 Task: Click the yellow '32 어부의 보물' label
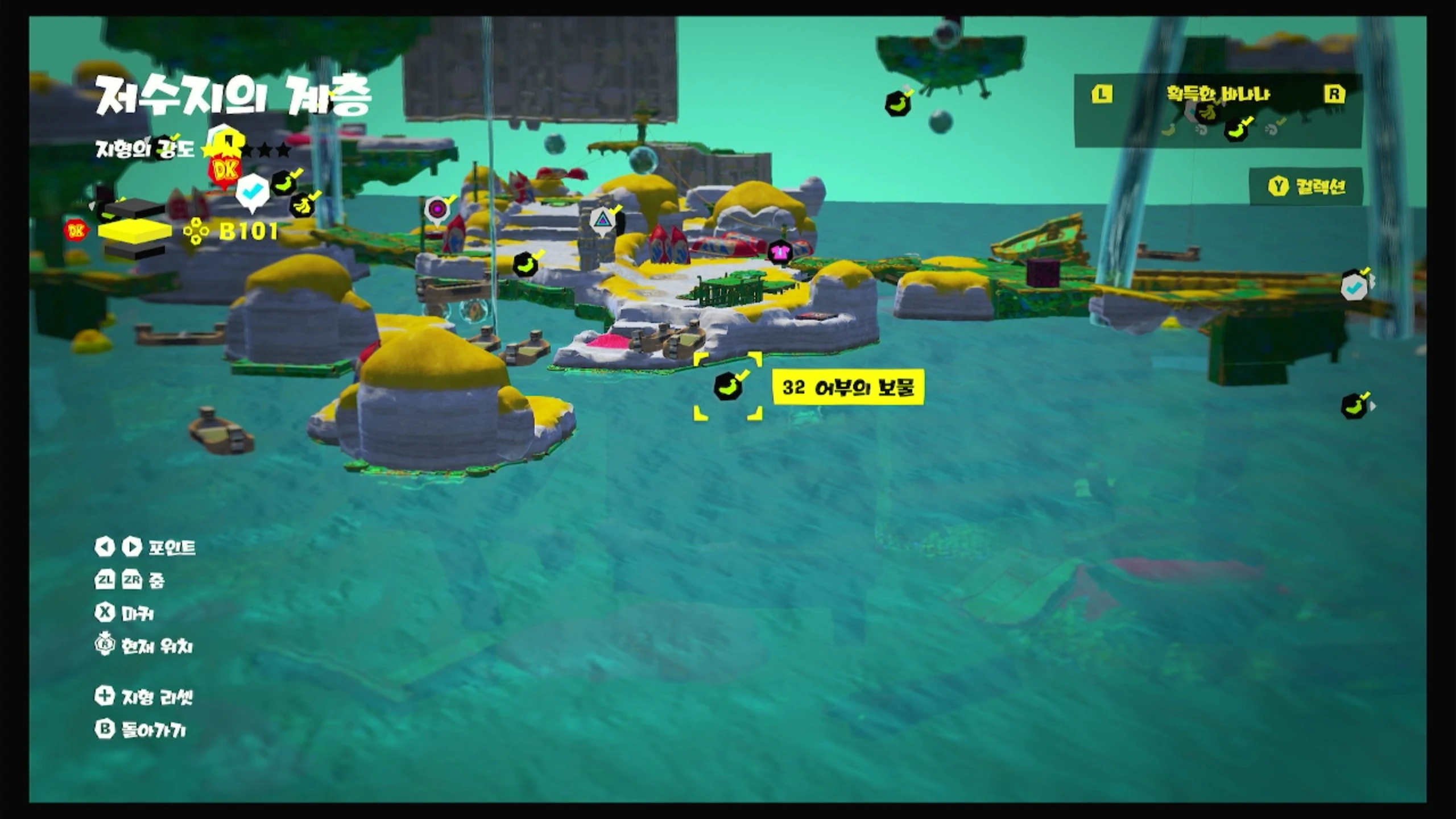(848, 387)
